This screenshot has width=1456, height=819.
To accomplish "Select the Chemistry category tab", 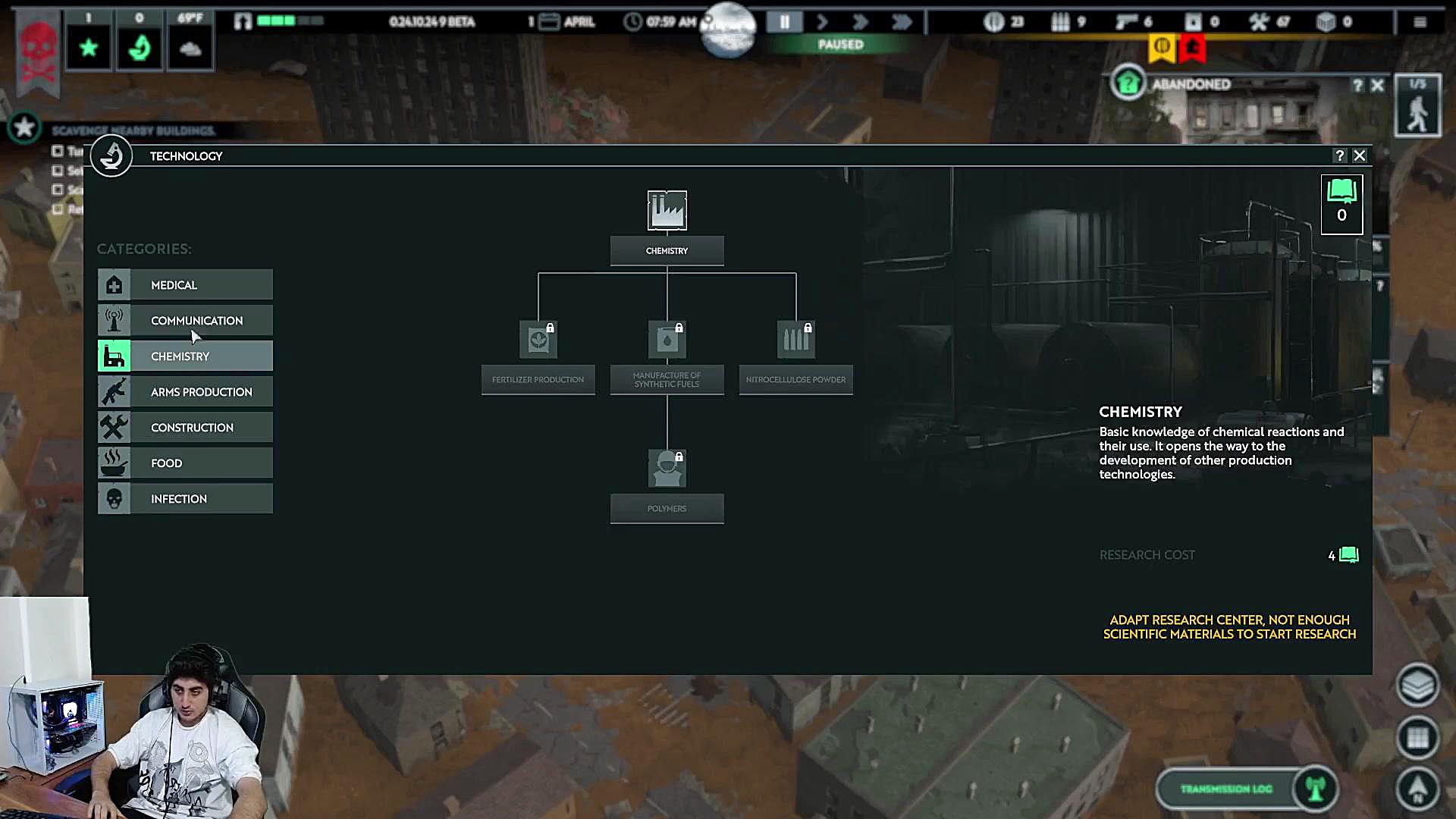I will coord(185,356).
